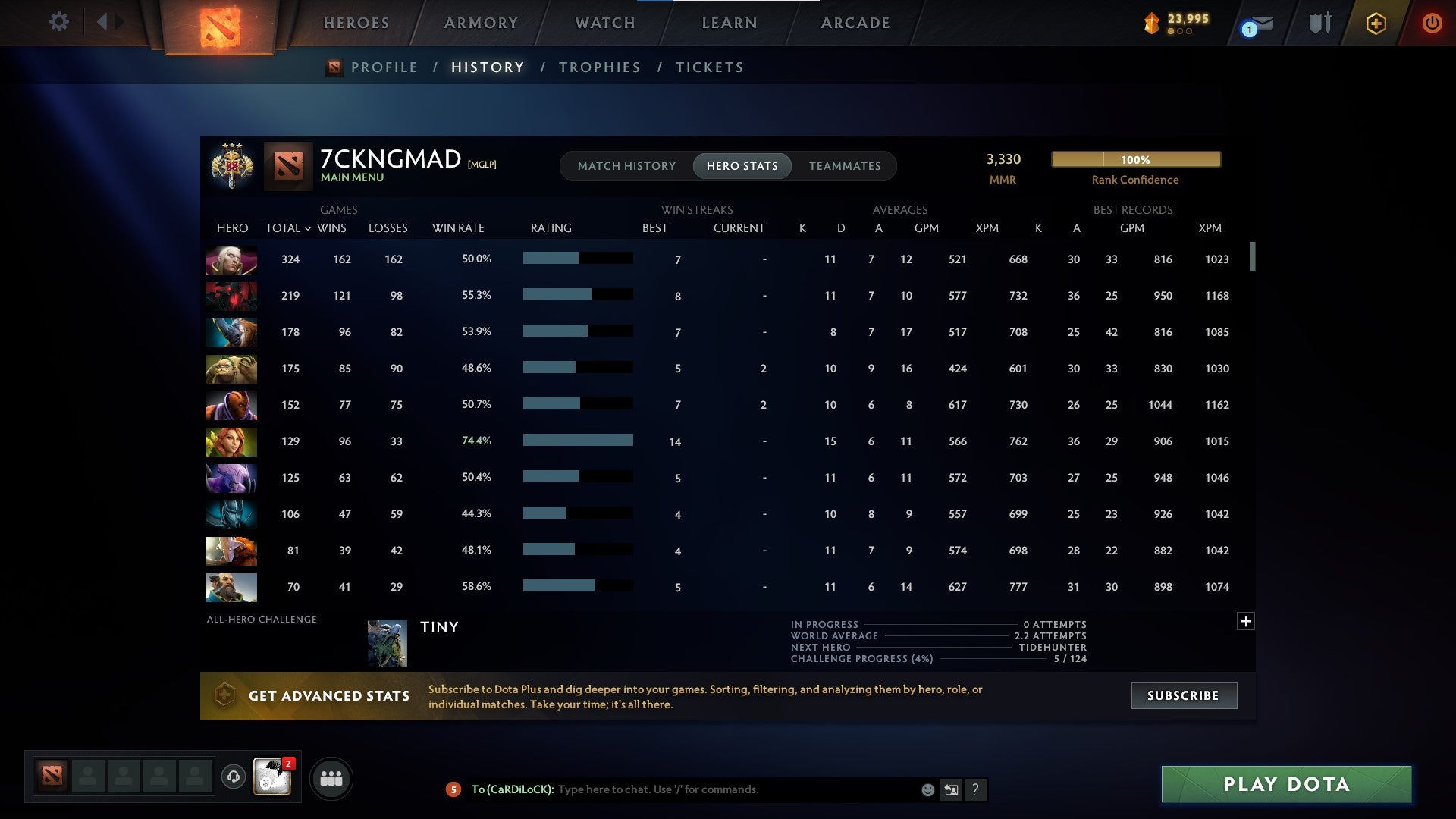The width and height of the screenshot is (1456, 819).
Task: Open the ARCADE menu
Action: [854, 22]
